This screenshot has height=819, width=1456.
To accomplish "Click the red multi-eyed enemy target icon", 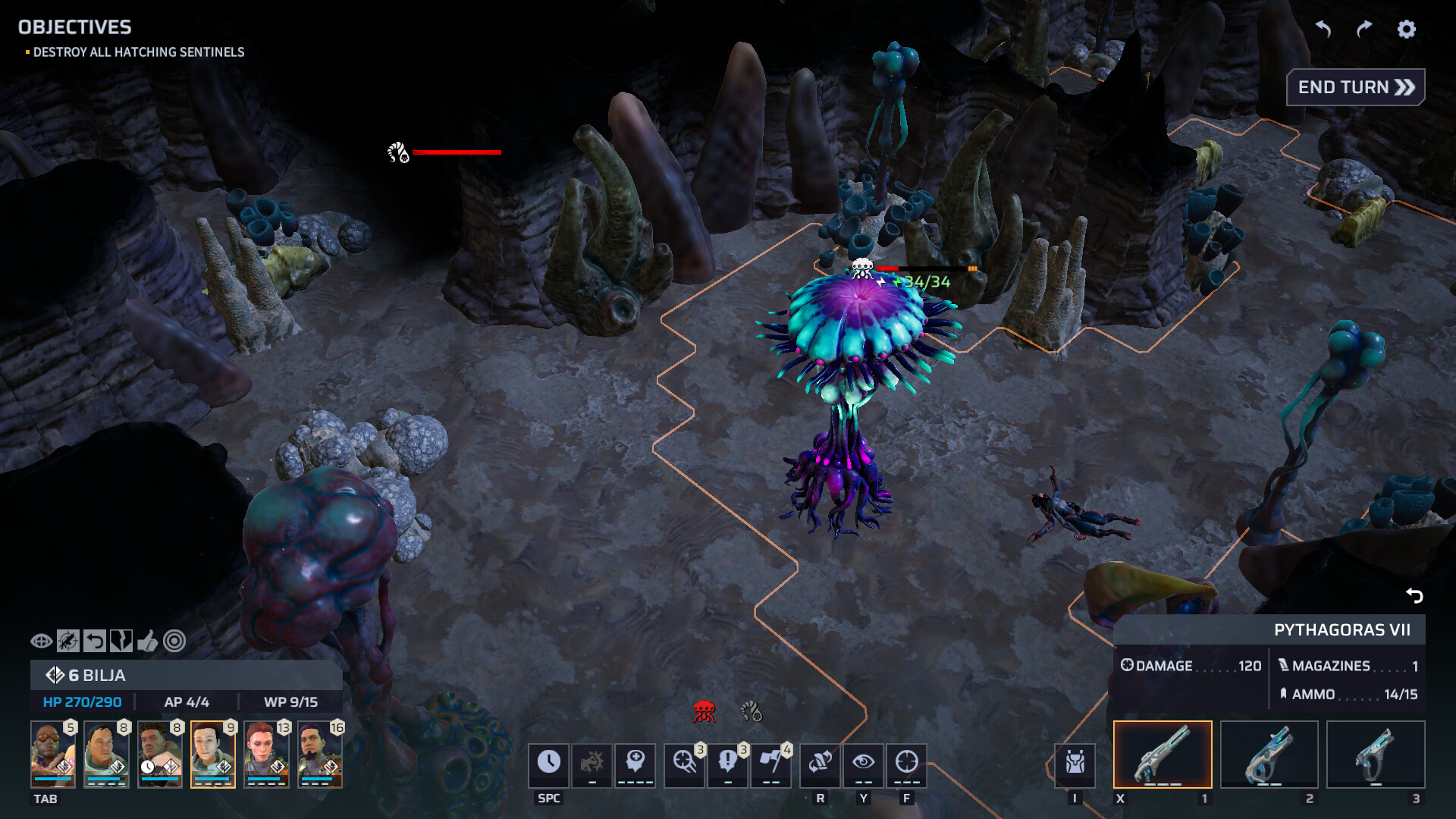I will pos(704,711).
